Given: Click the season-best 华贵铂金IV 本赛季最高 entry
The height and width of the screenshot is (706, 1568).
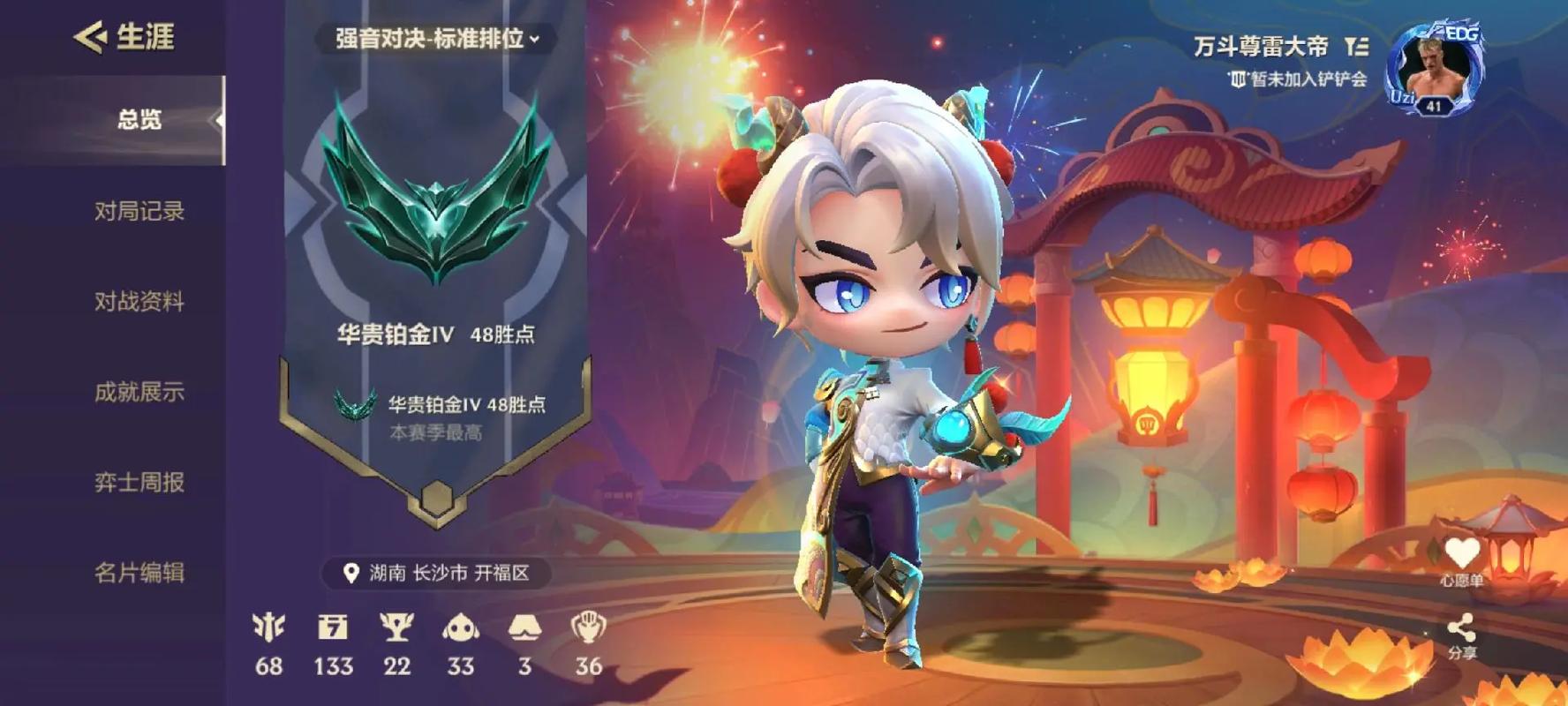Looking at the screenshot, I should [441, 415].
